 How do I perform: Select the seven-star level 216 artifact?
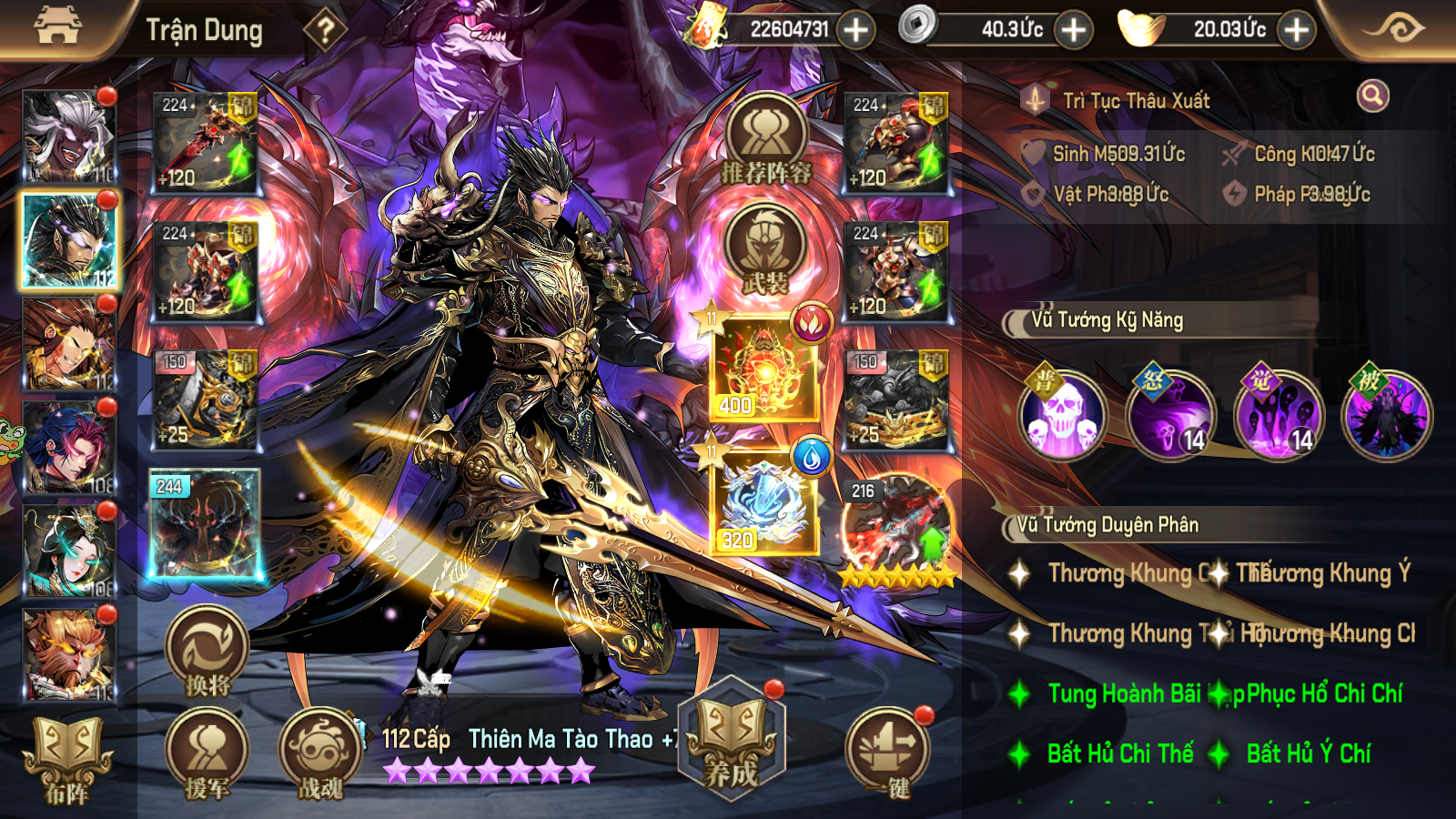point(896,530)
